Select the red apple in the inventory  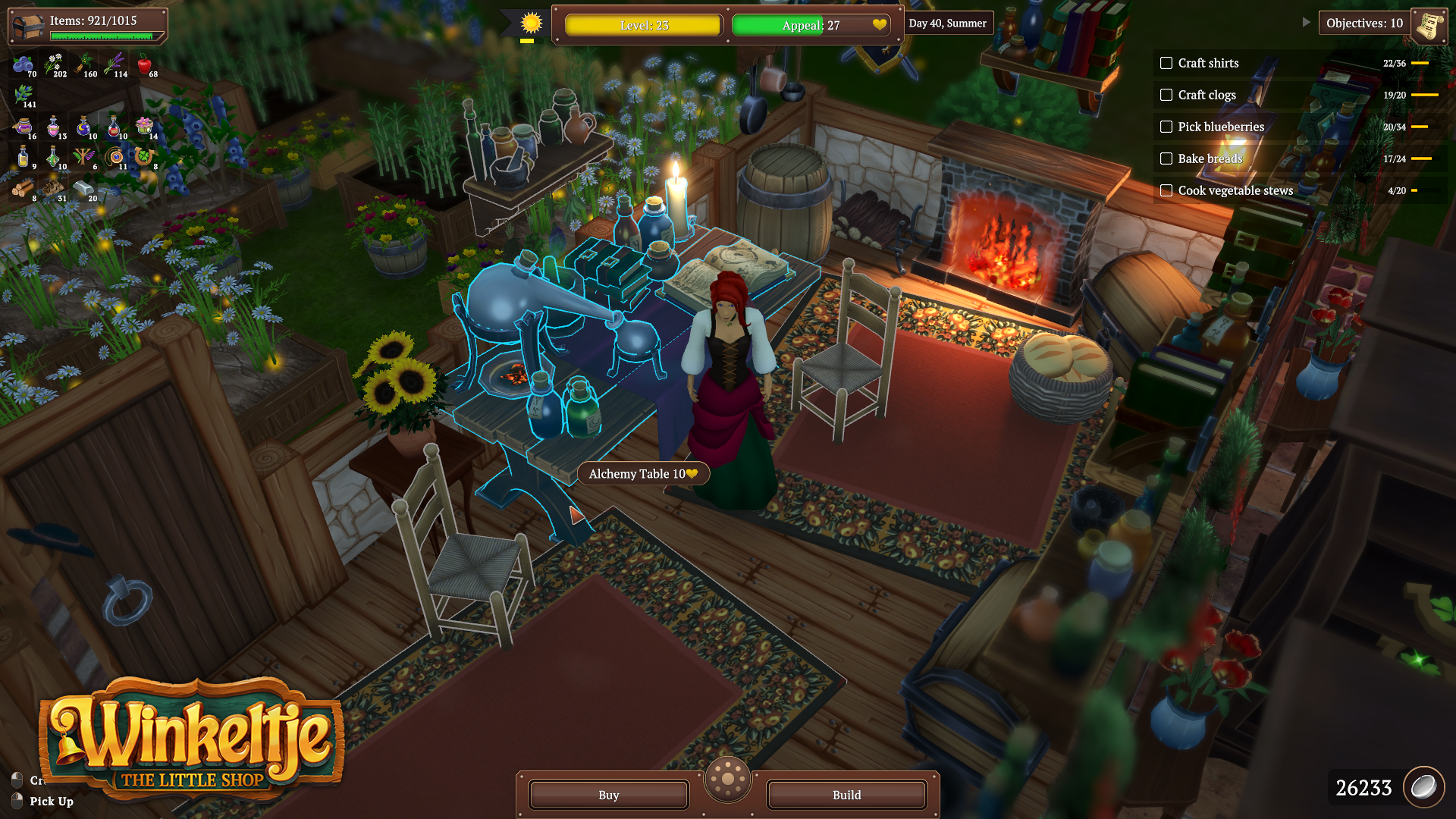(x=145, y=64)
